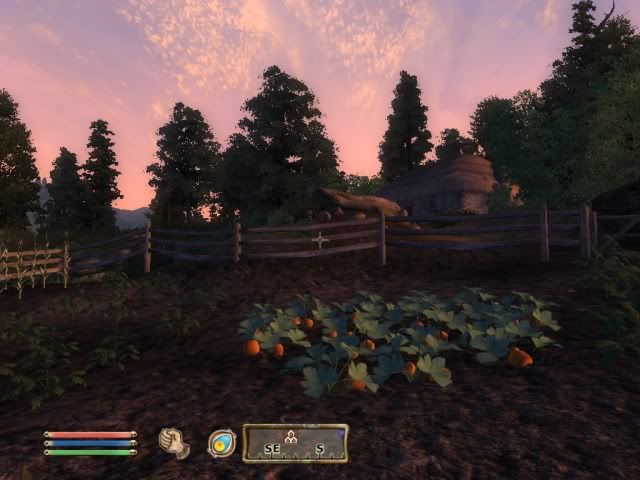
Task: Click the compass bar
Action: click(x=296, y=443)
